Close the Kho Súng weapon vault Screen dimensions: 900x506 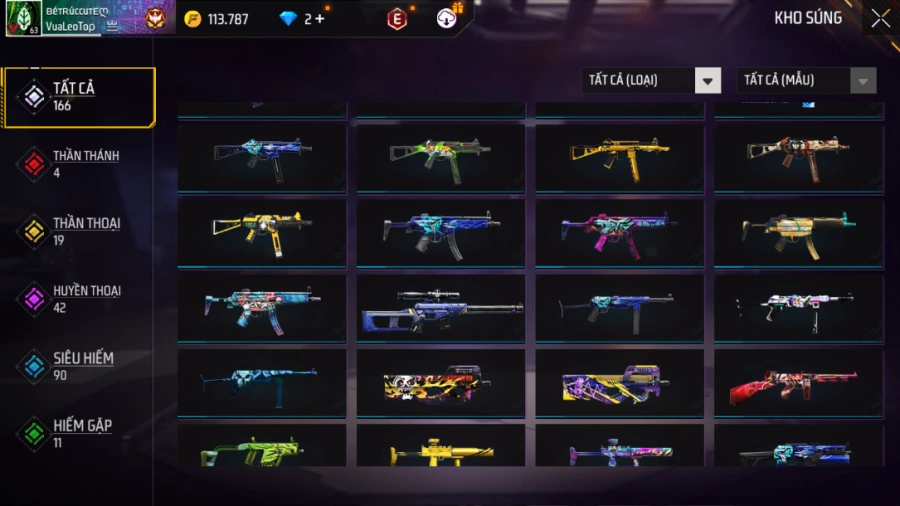(880, 18)
